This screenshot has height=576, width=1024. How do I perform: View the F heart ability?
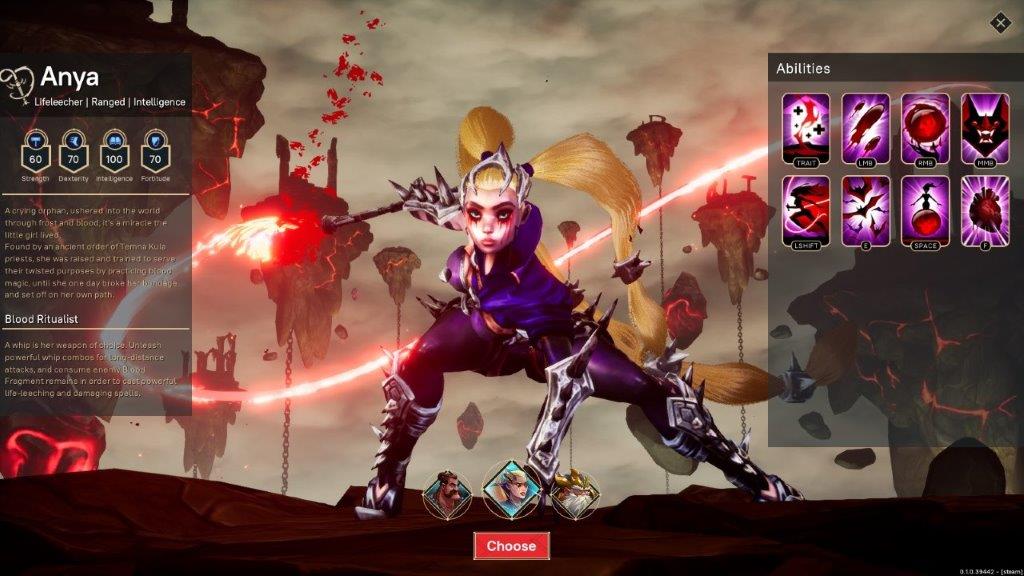pyautogui.click(x=985, y=209)
